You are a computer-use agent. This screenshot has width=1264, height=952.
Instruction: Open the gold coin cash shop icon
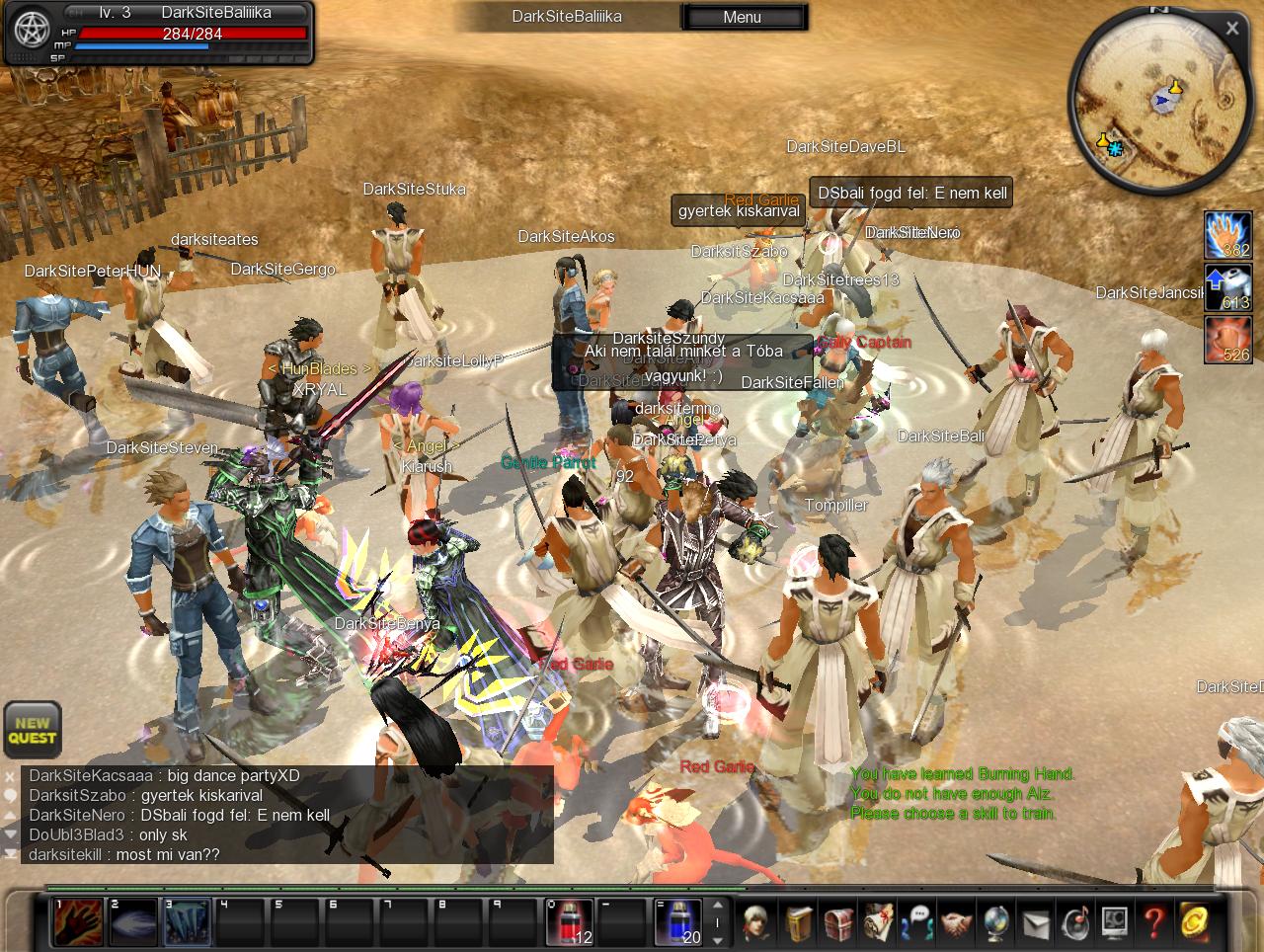click(x=1195, y=922)
